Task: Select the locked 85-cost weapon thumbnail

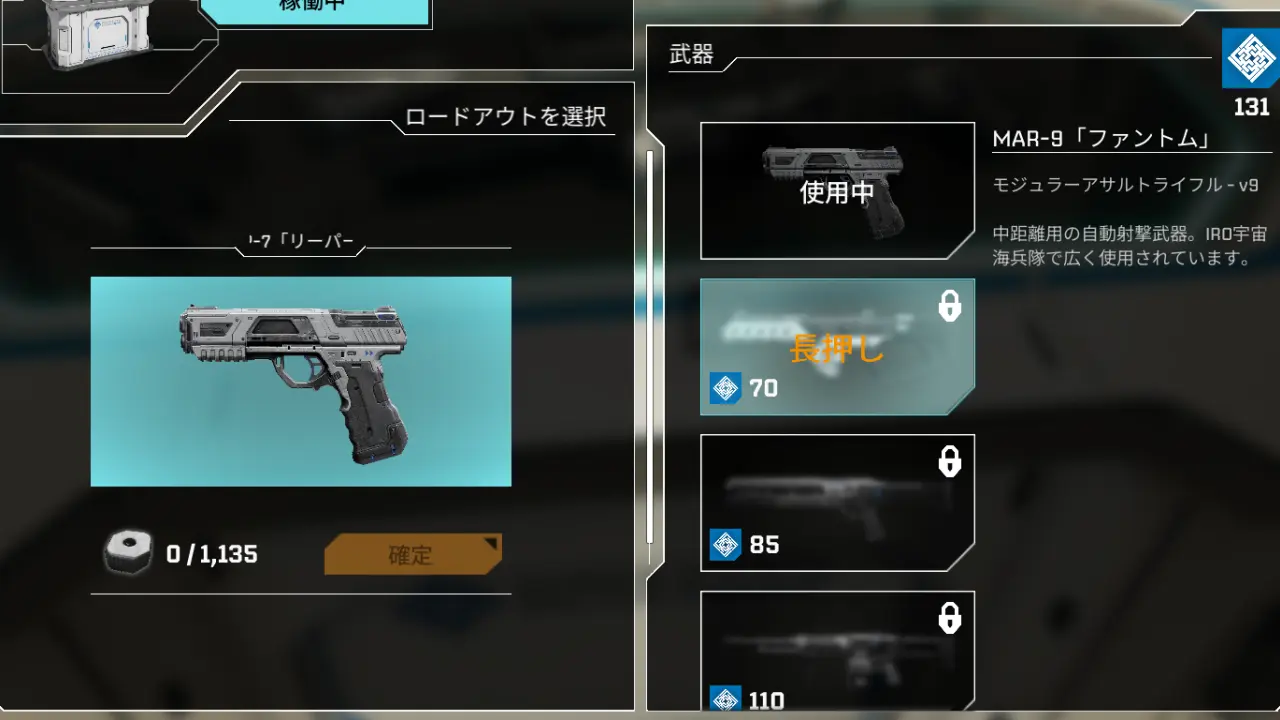Action: pyautogui.click(x=837, y=501)
